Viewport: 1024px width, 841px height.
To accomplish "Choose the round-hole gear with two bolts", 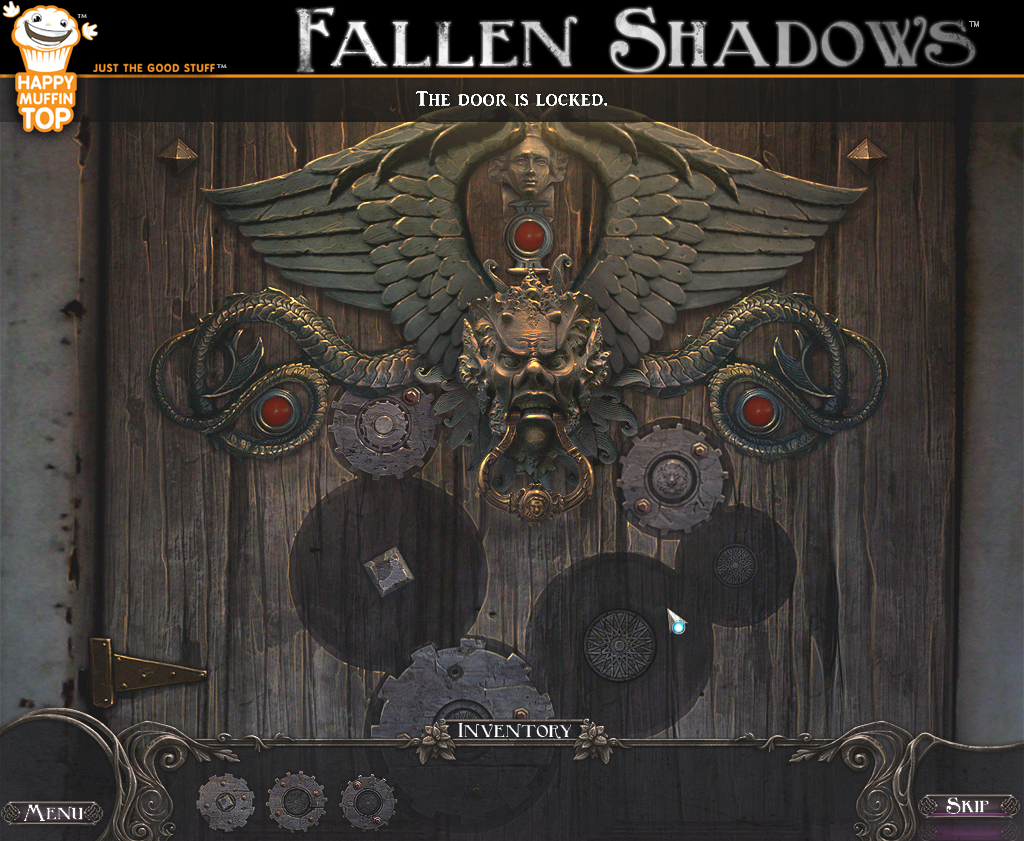I will coord(368,802).
